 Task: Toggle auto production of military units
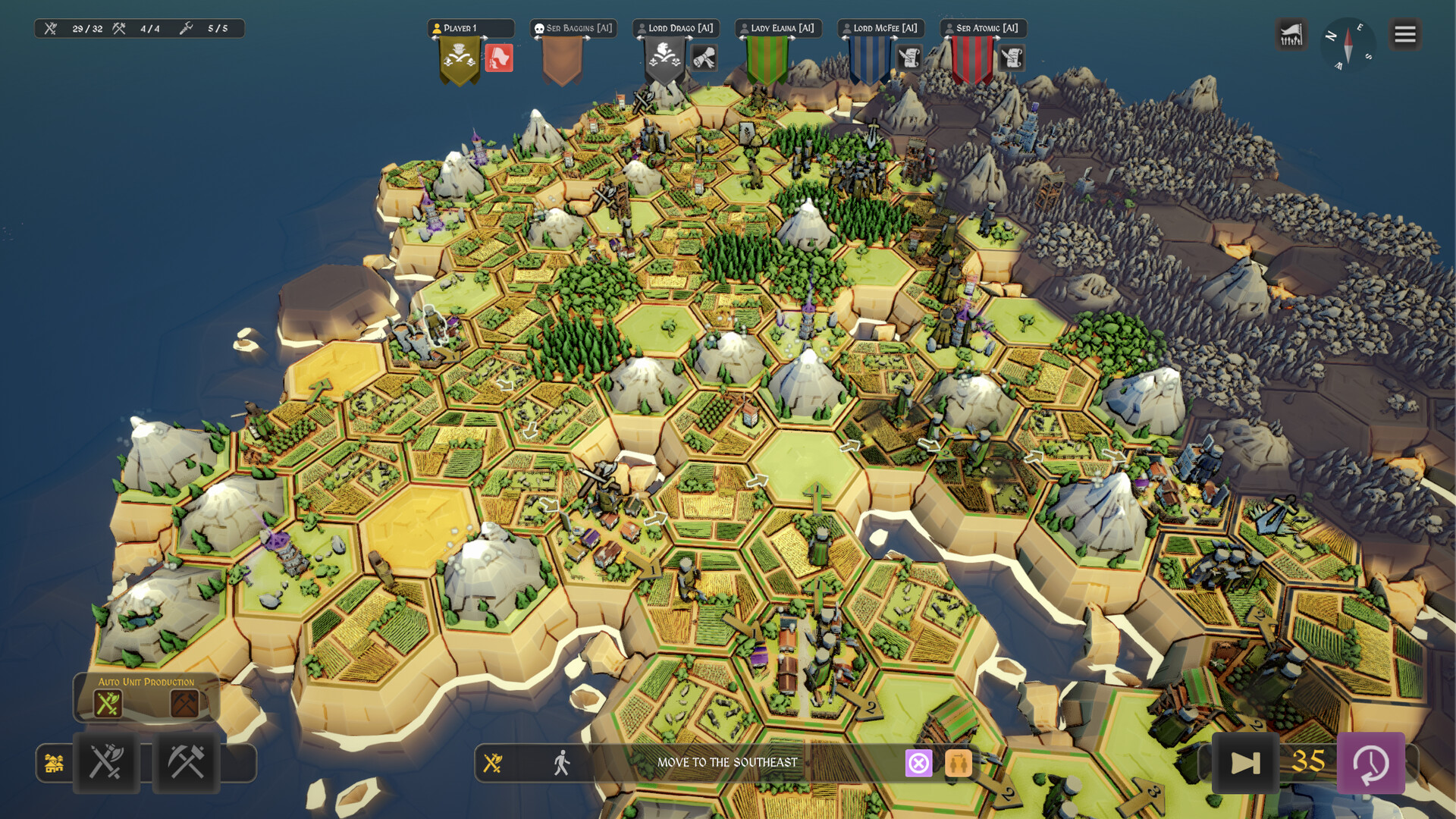pos(108,704)
